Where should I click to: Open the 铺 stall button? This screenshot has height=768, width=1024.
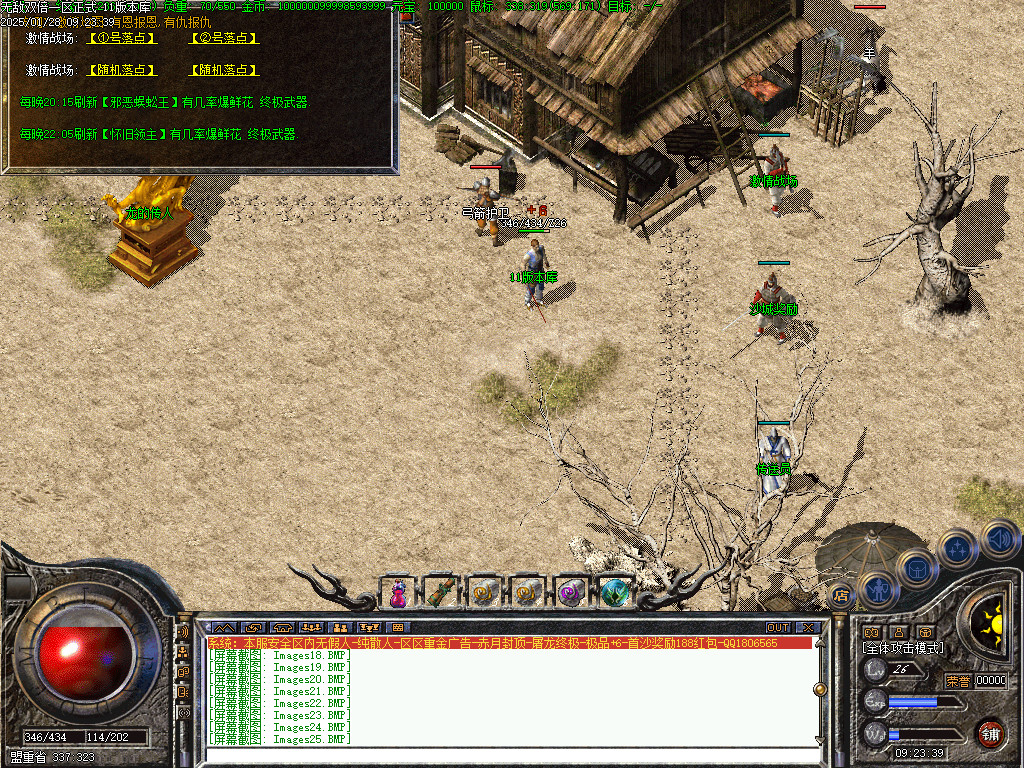(x=990, y=733)
